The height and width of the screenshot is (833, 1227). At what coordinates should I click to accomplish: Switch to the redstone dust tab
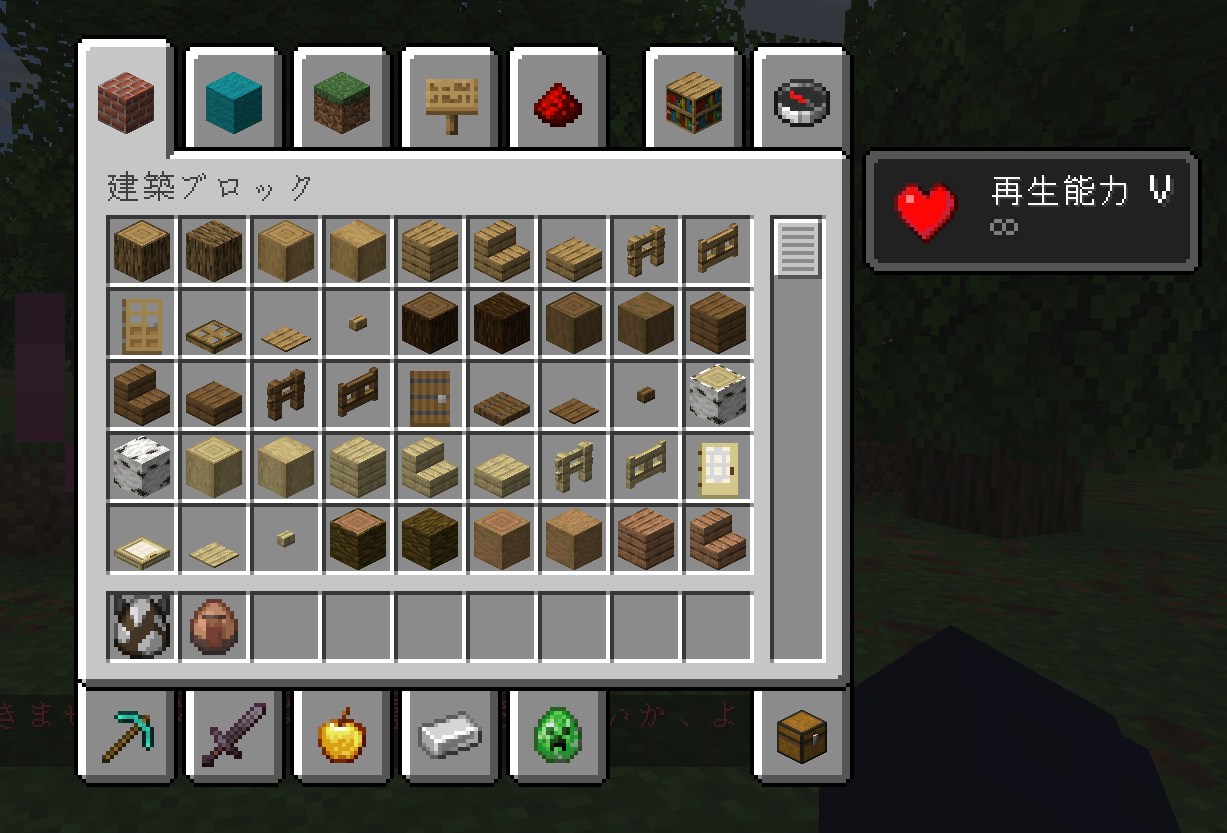point(558,100)
